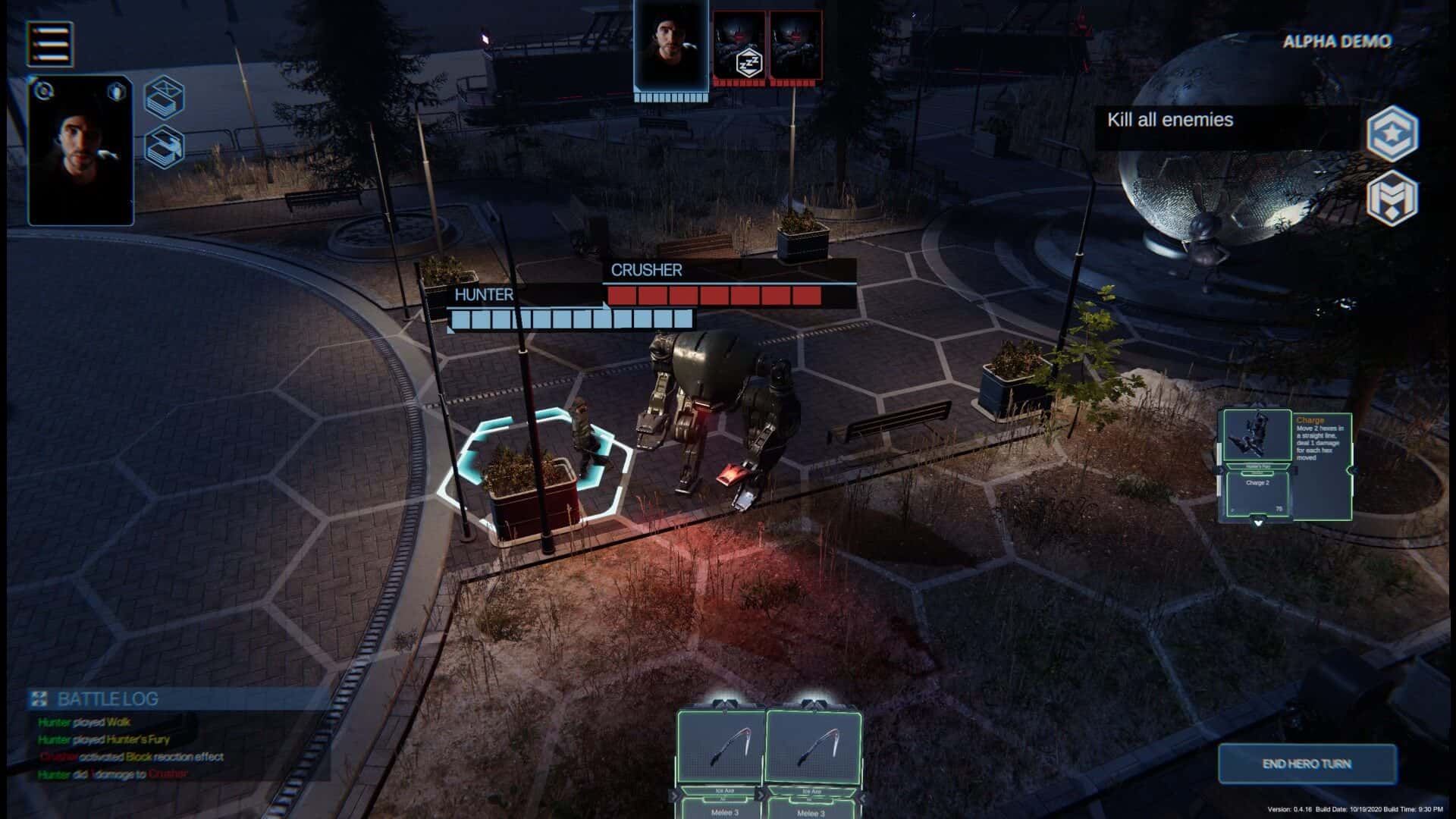Toggle the Battle Log panel header
Viewport: 1456px width, 819px height.
pos(108,698)
